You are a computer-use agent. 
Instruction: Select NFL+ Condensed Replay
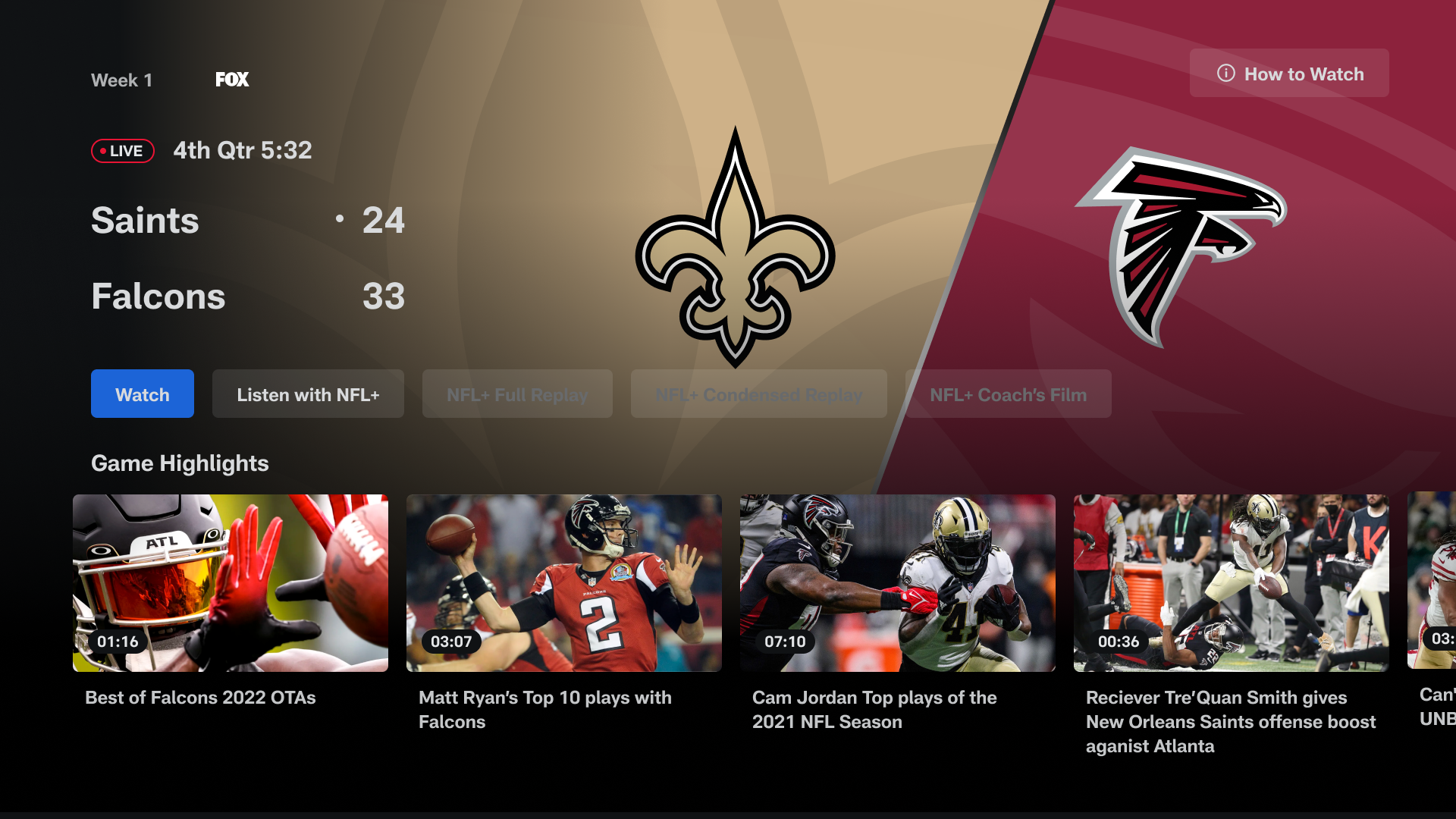[758, 394]
